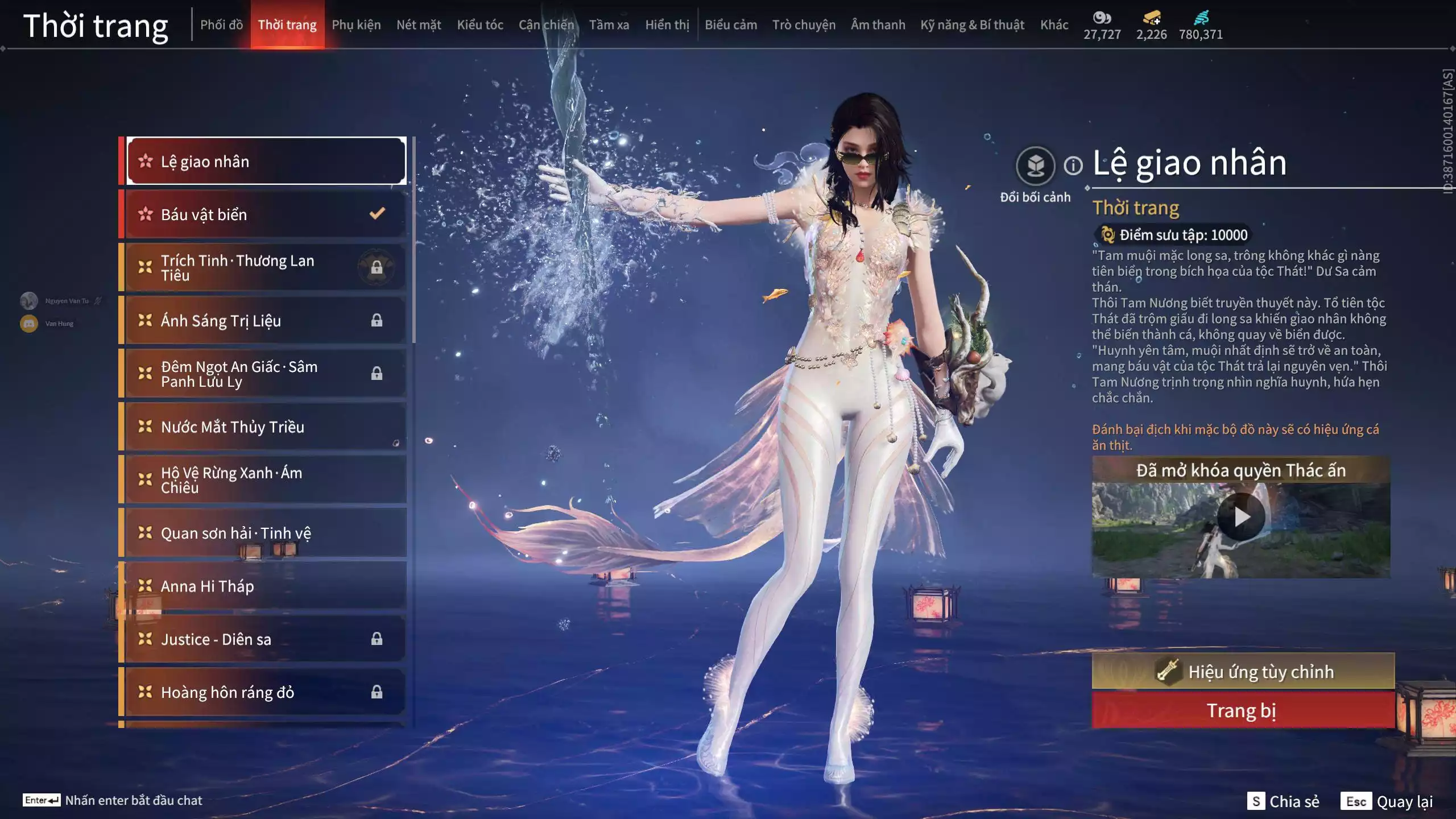Pick the Nước Mắt Thủy Triều outfit
Image resolution: width=1456 pixels, height=819 pixels.
click(x=265, y=427)
